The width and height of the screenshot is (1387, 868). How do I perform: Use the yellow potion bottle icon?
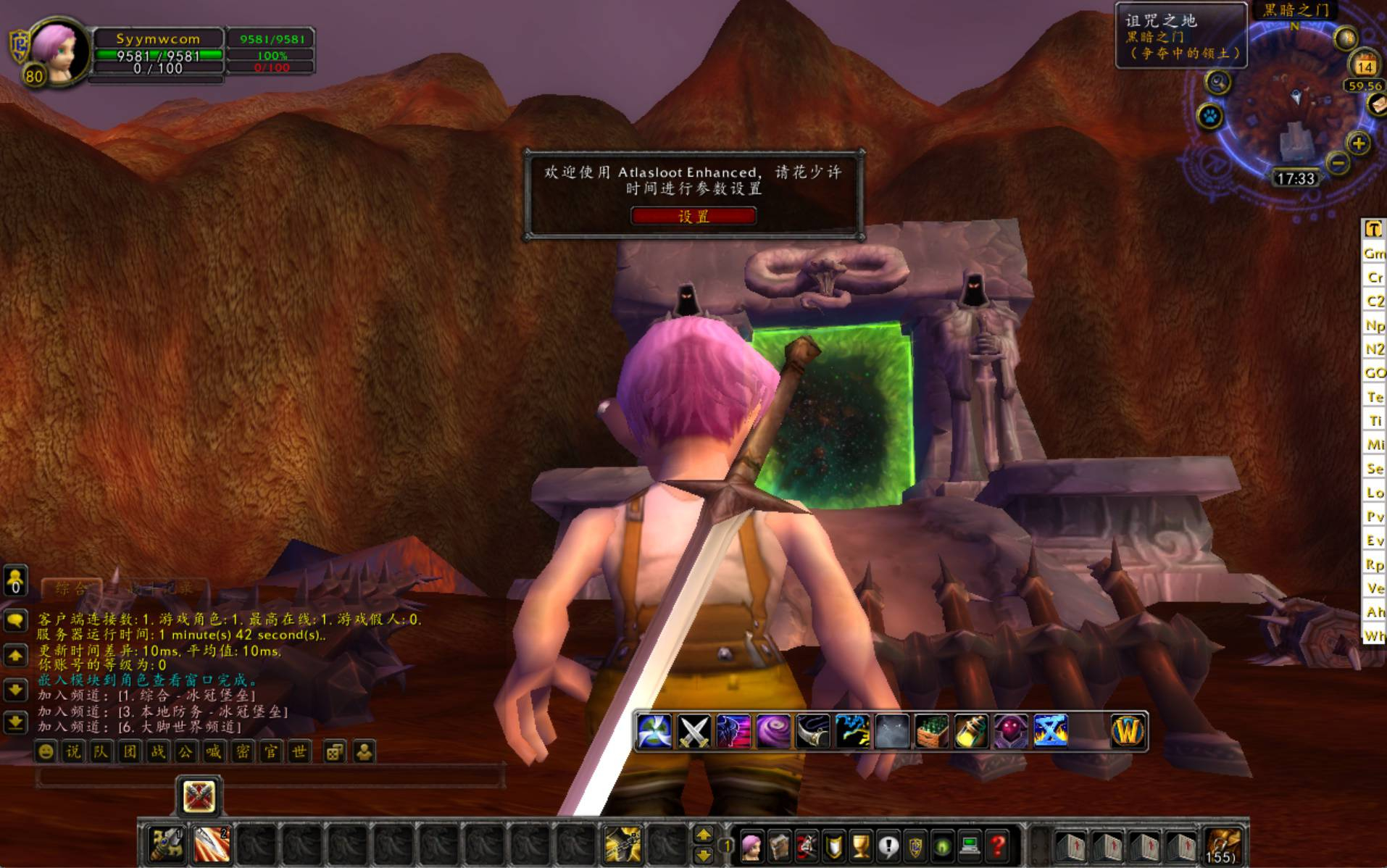tap(971, 731)
